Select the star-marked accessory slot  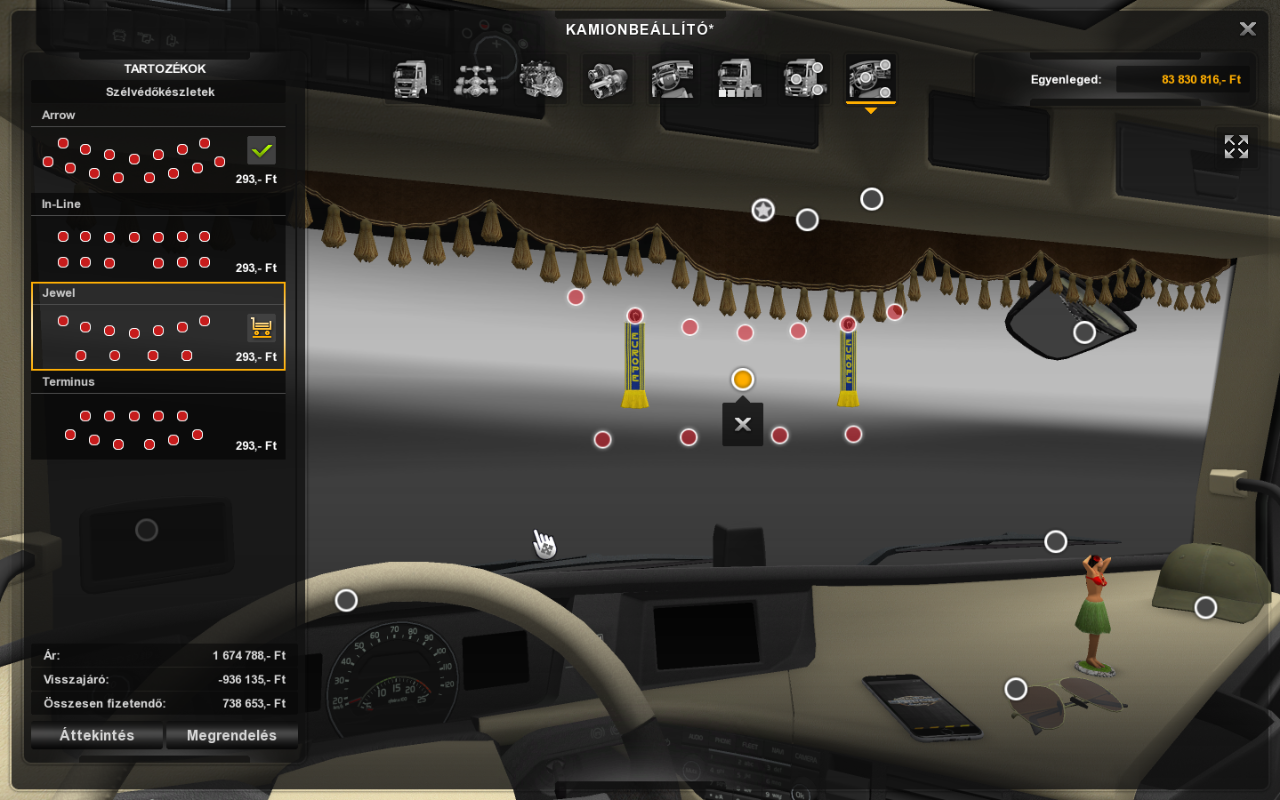(x=763, y=210)
